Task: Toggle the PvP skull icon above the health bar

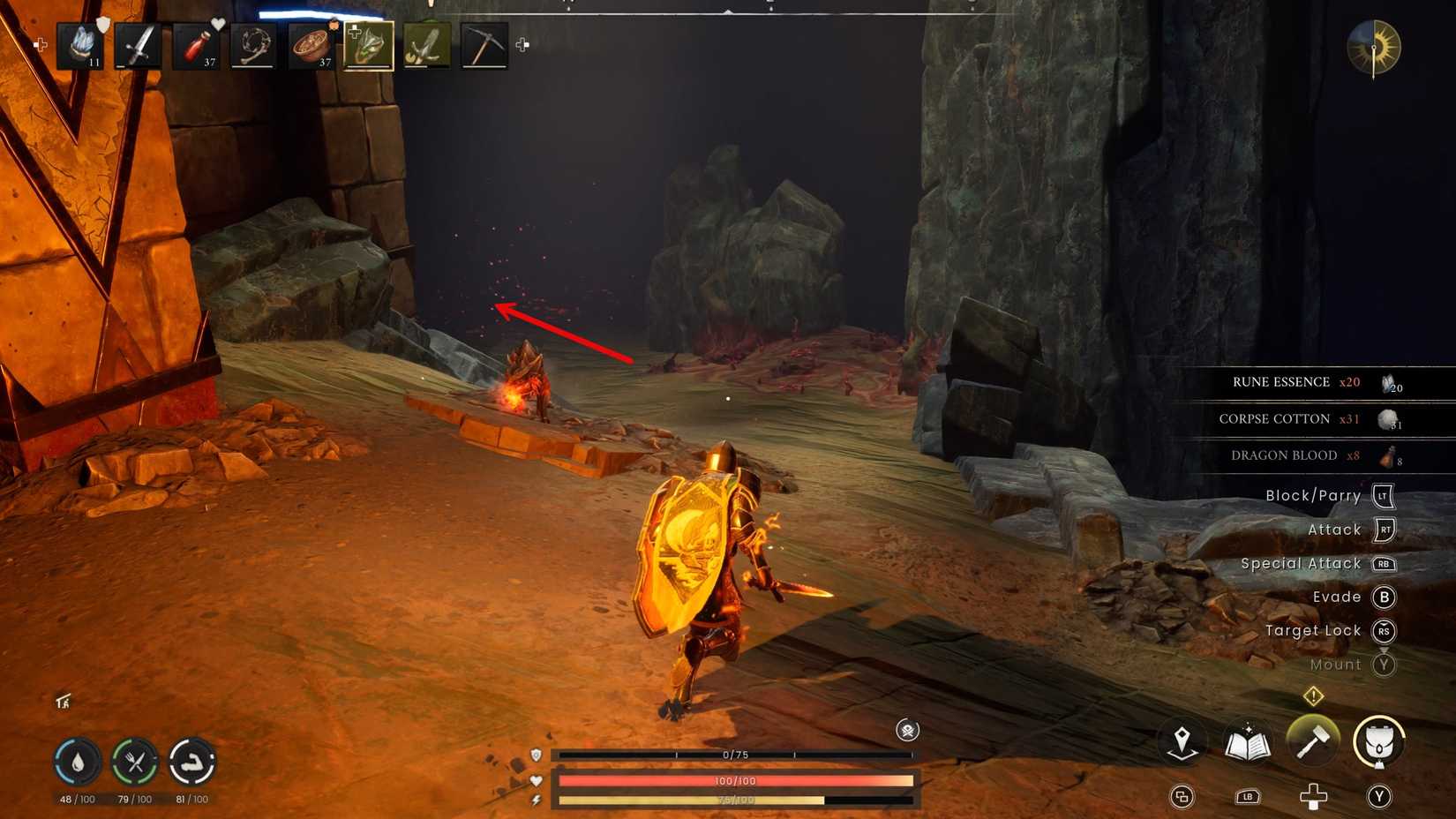Action: (909, 731)
